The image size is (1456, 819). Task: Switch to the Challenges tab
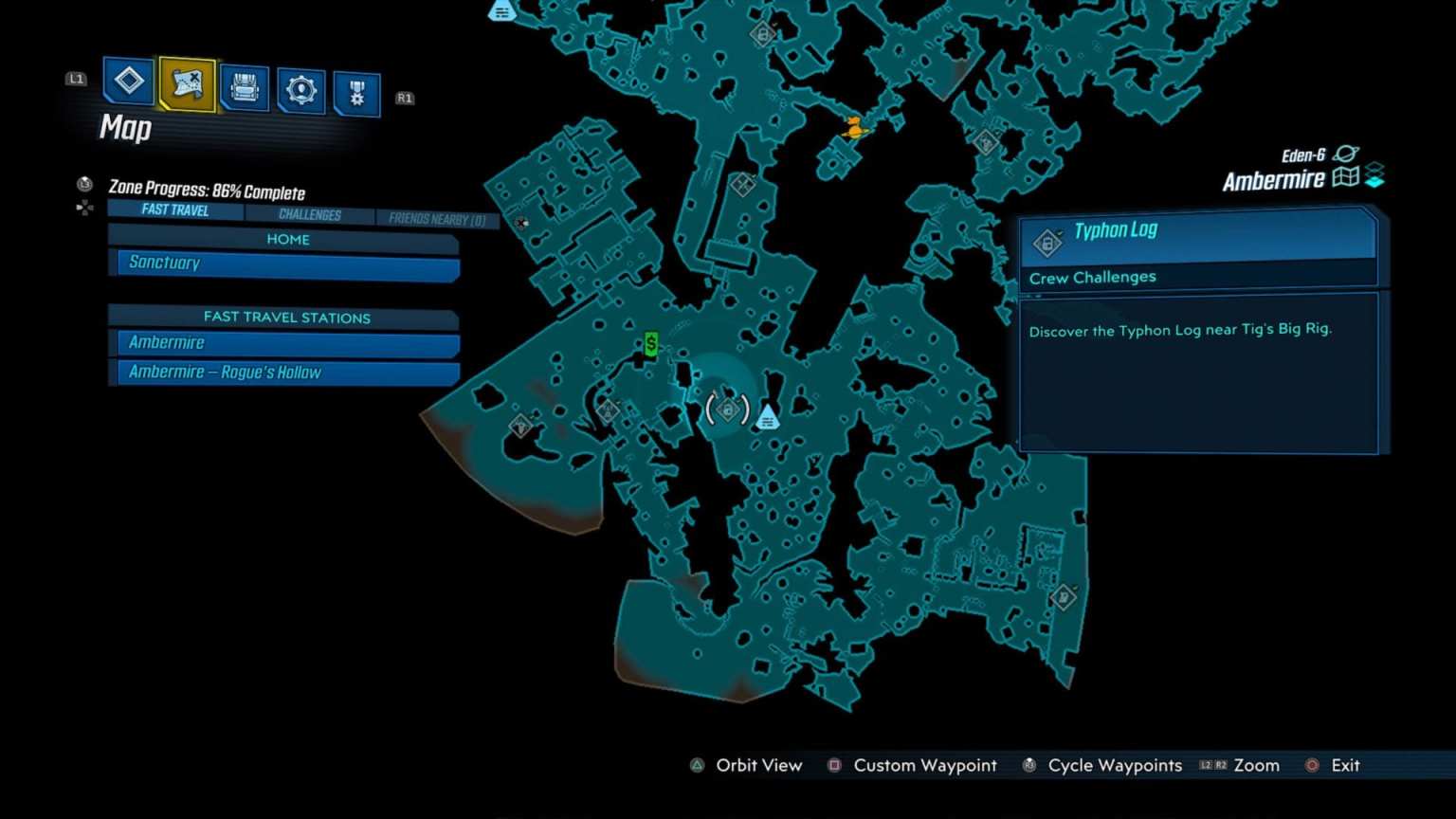click(310, 214)
